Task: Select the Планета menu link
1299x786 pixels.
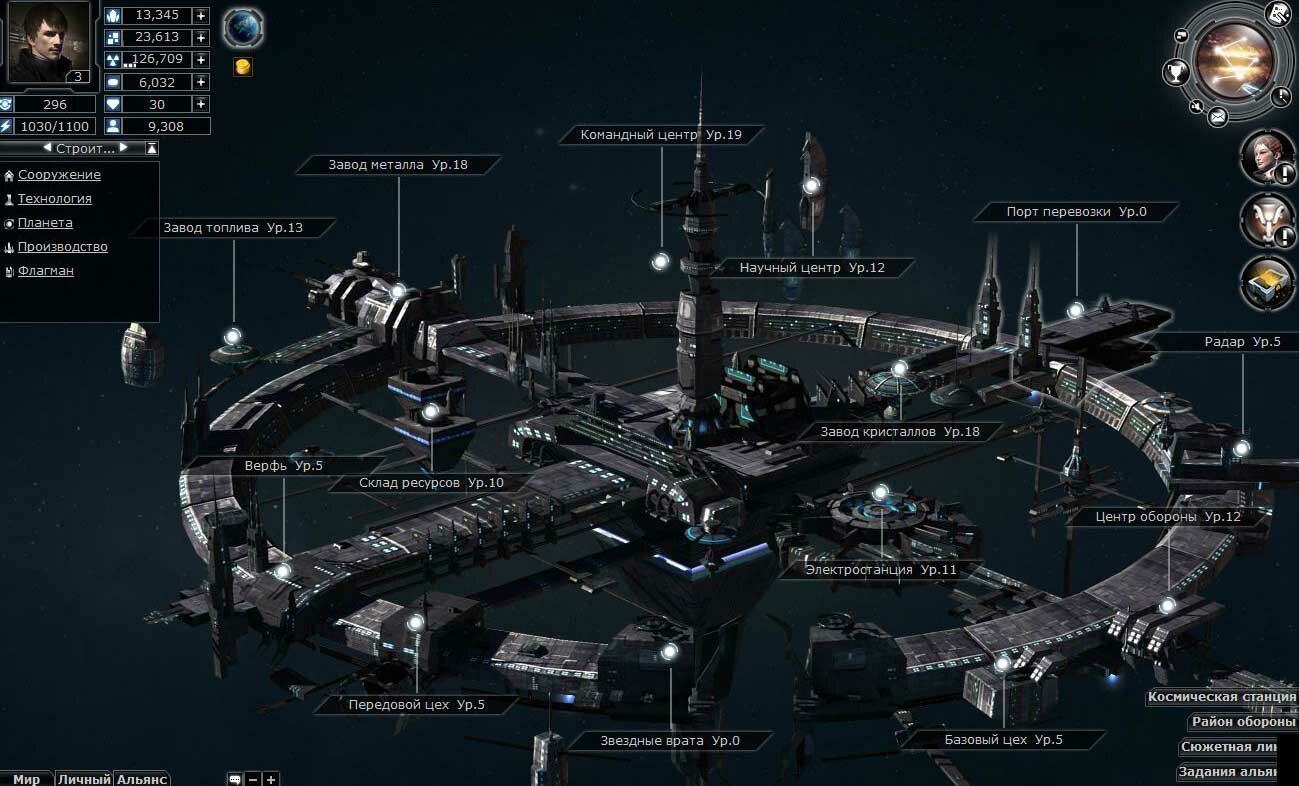Action: 45,223
